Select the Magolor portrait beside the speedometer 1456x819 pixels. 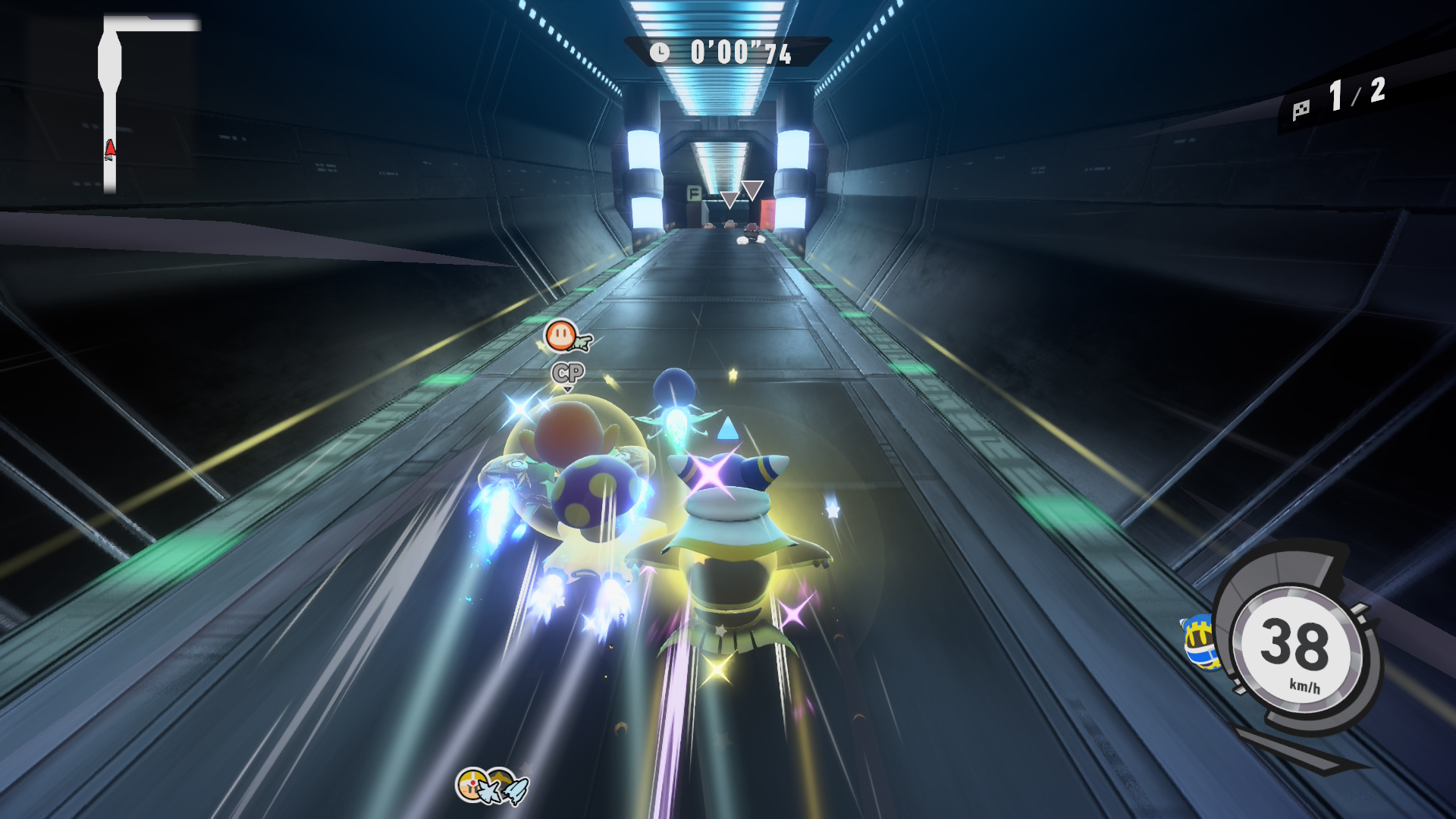[1197, 642]
